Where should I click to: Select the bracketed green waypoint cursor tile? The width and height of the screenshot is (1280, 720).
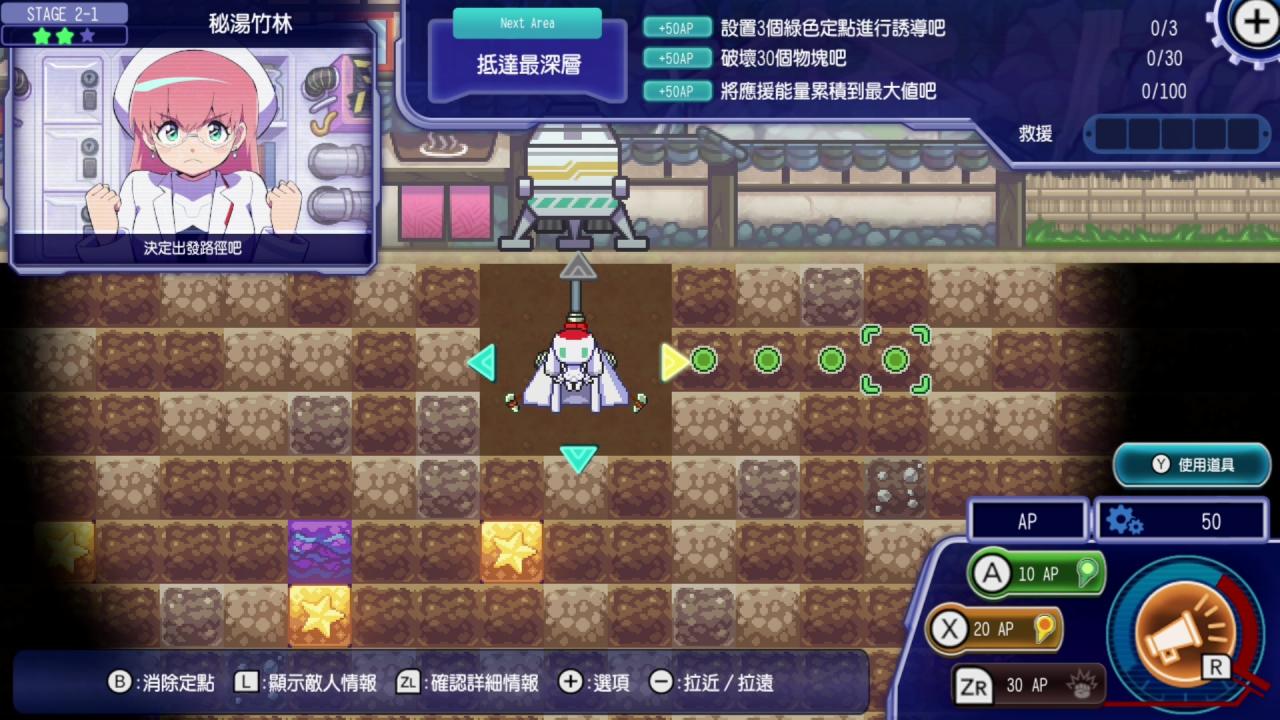coord(895,360)
